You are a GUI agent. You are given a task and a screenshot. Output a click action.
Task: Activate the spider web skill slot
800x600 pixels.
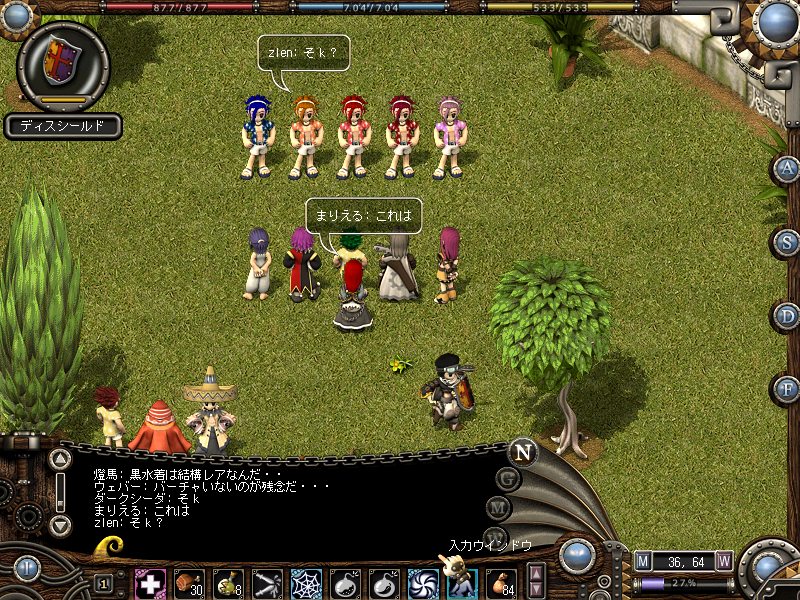pyautogui.click(x=306, y=583)
